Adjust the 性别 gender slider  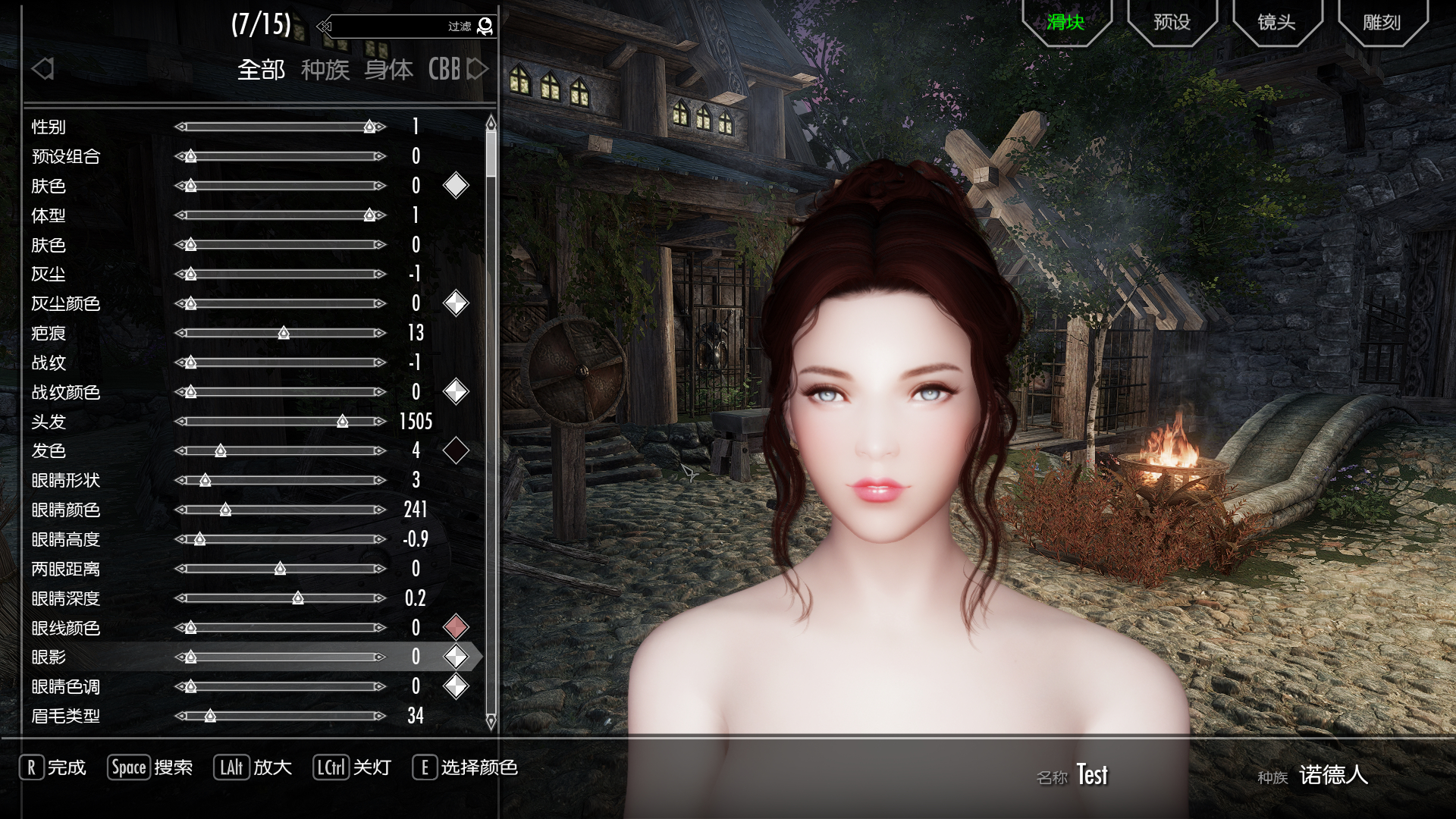[281, 127]
